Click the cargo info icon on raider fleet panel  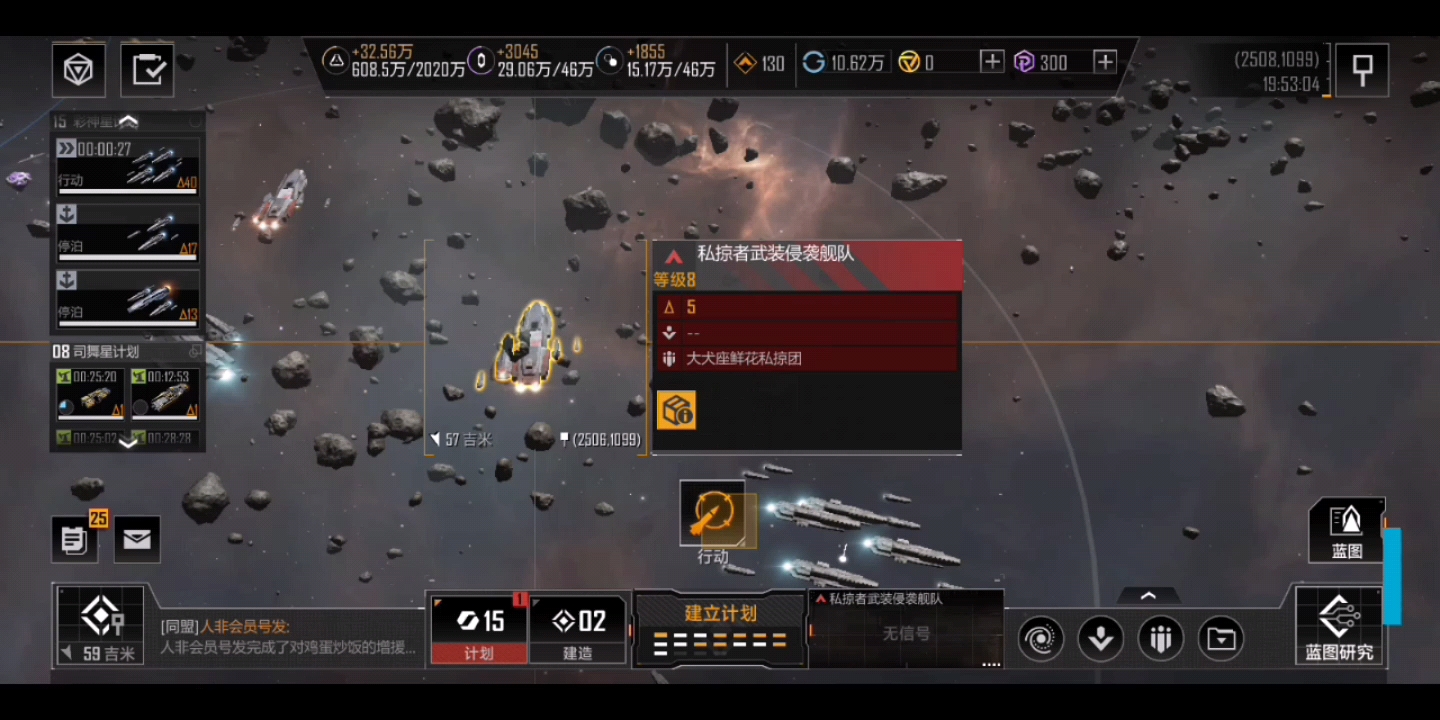pos(675,410)
